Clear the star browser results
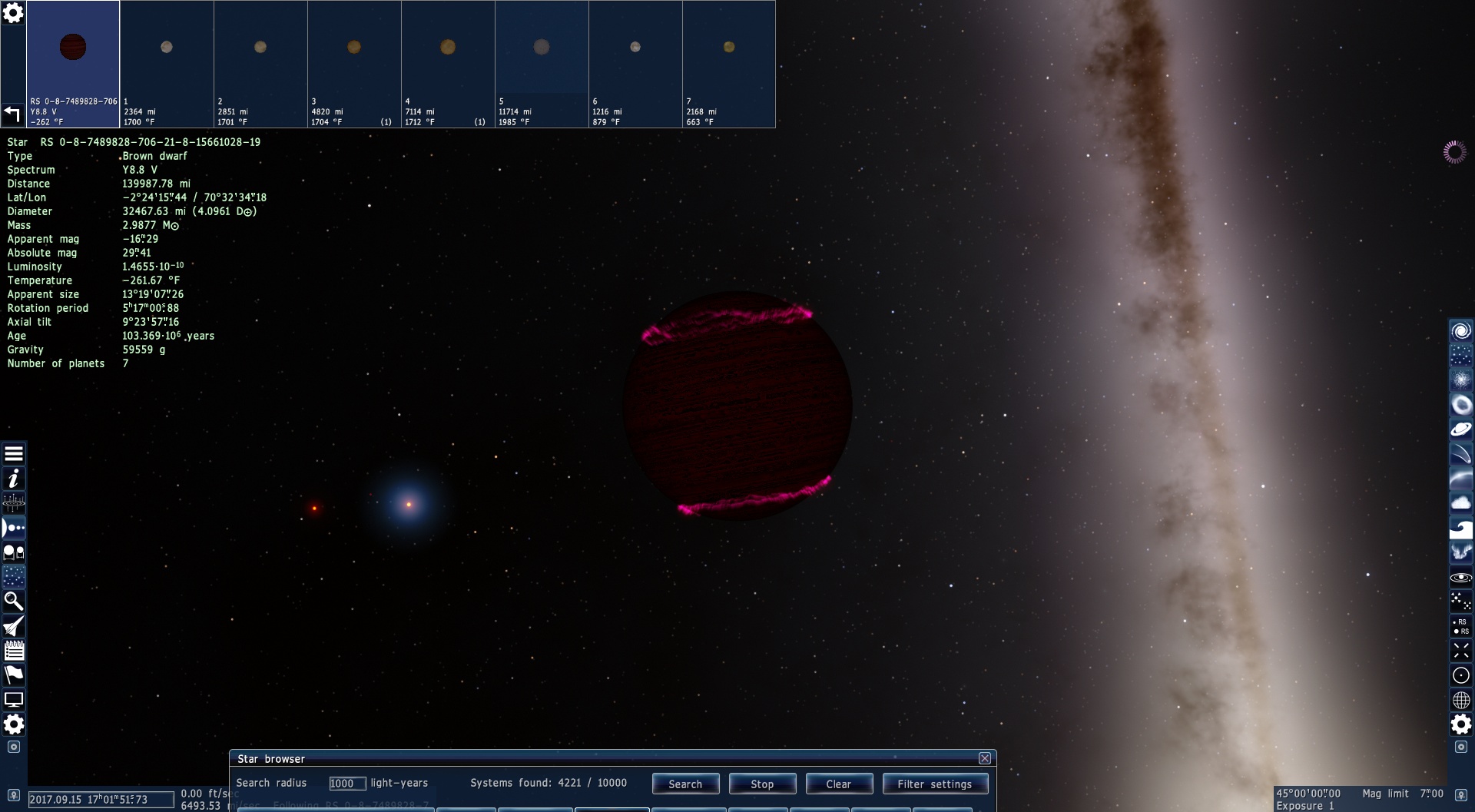1475x812 pixels. coord(838,784)
